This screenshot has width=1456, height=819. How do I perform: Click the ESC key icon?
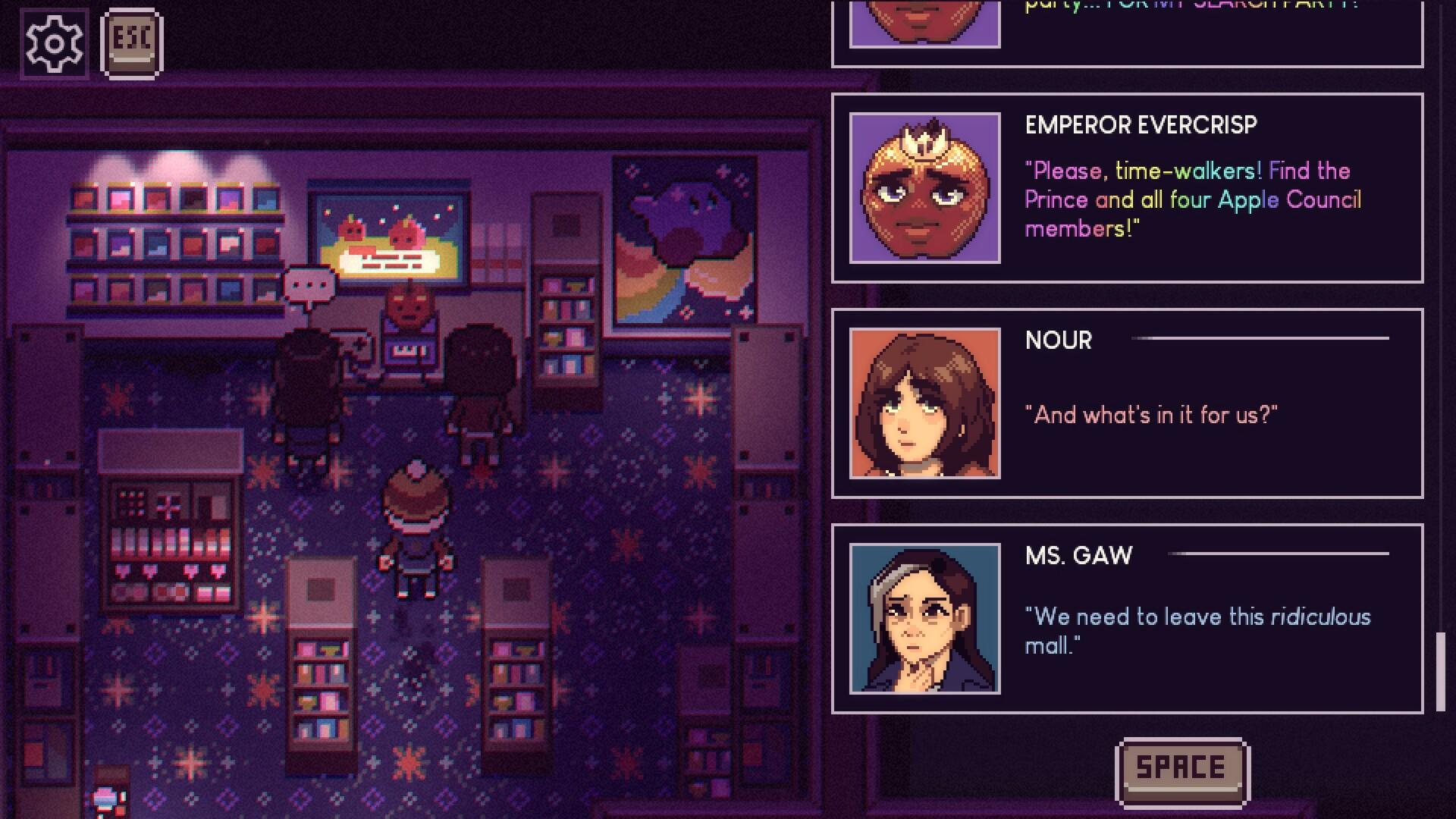130,42
